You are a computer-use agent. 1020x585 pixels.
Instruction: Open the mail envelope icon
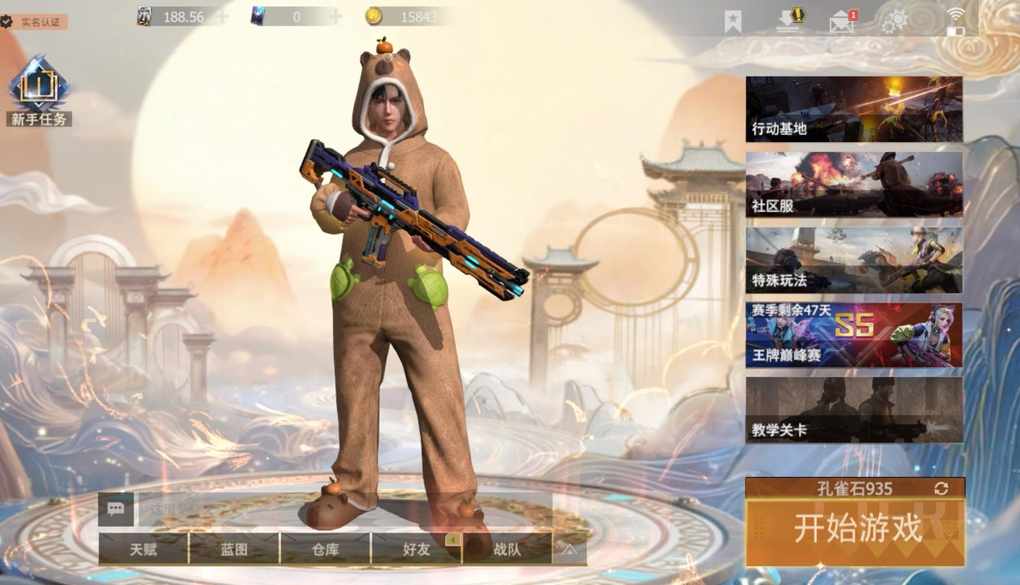point(843,21)
